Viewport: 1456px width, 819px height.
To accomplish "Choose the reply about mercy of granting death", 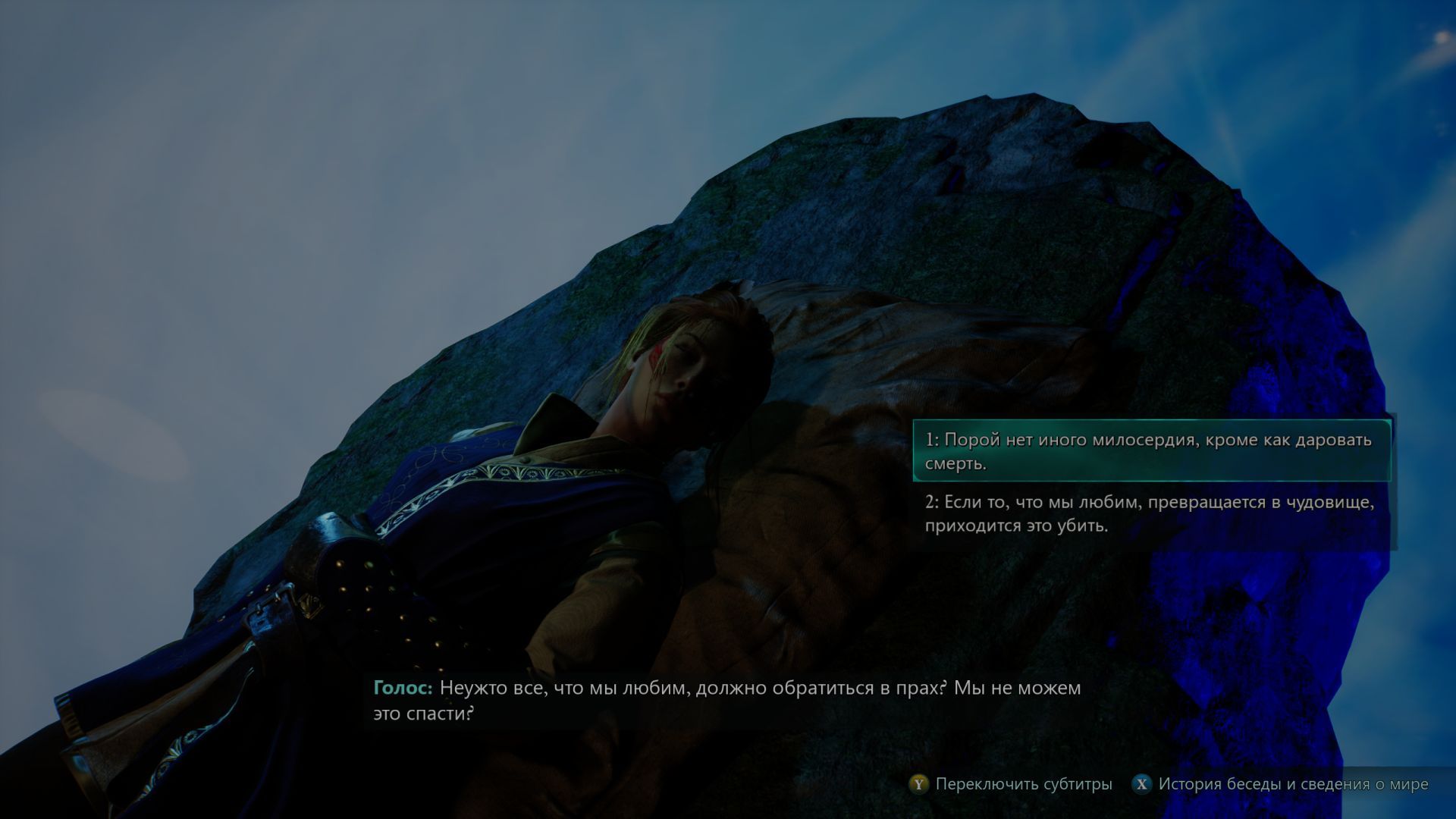I will (1150, 451).
